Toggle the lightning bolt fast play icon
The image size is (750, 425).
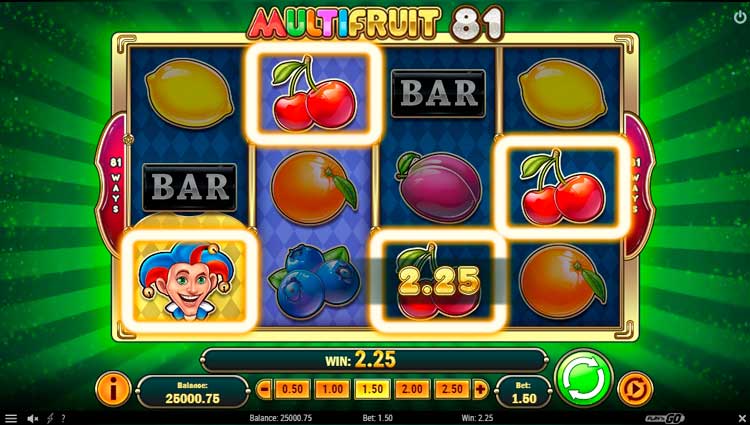pos(49,418)
